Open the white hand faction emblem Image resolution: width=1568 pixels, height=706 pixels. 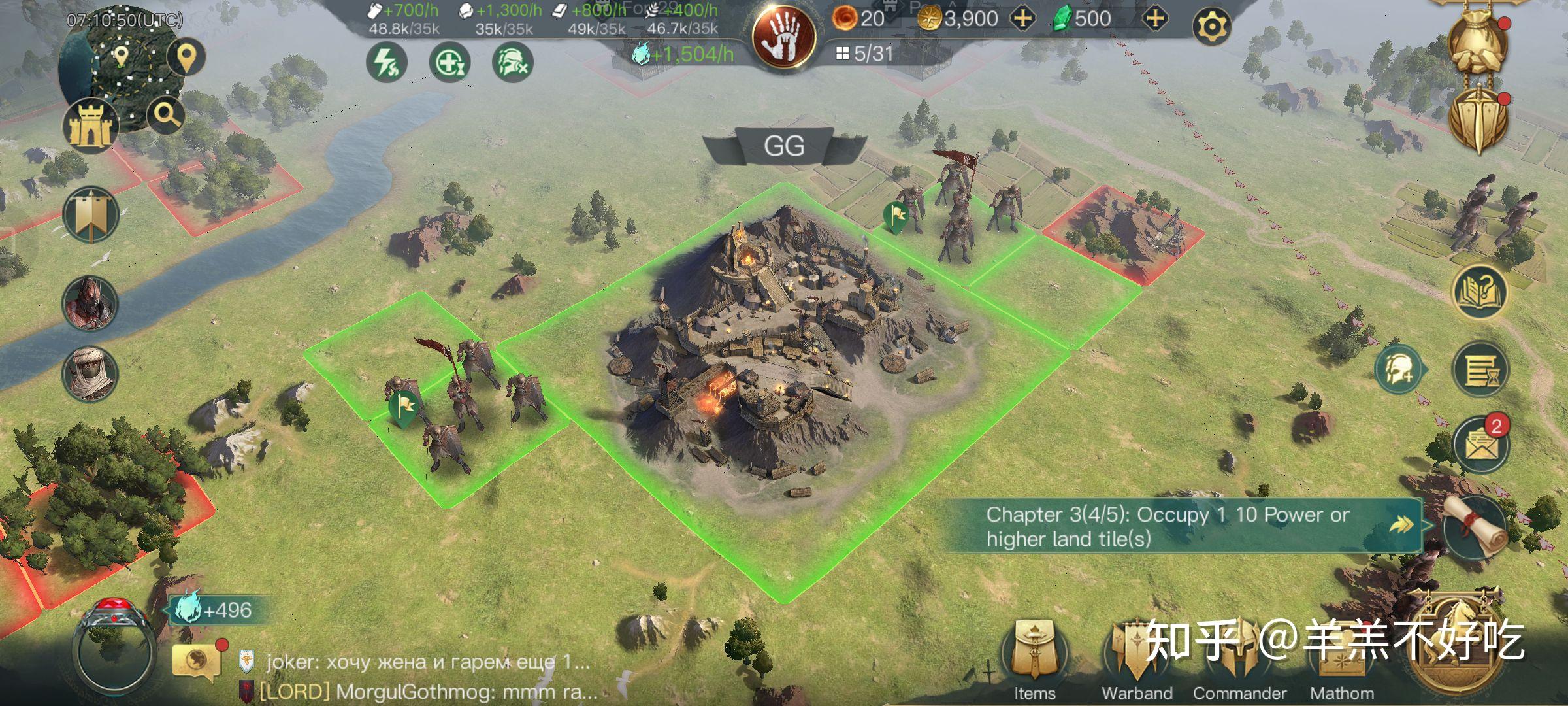(783, 36)
